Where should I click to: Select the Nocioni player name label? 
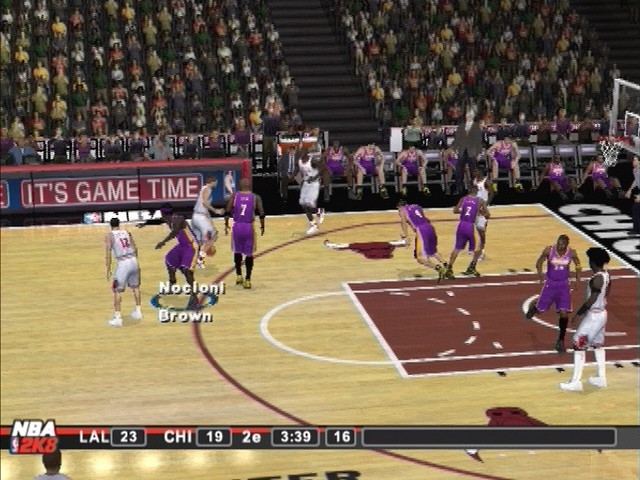point(192,288)
